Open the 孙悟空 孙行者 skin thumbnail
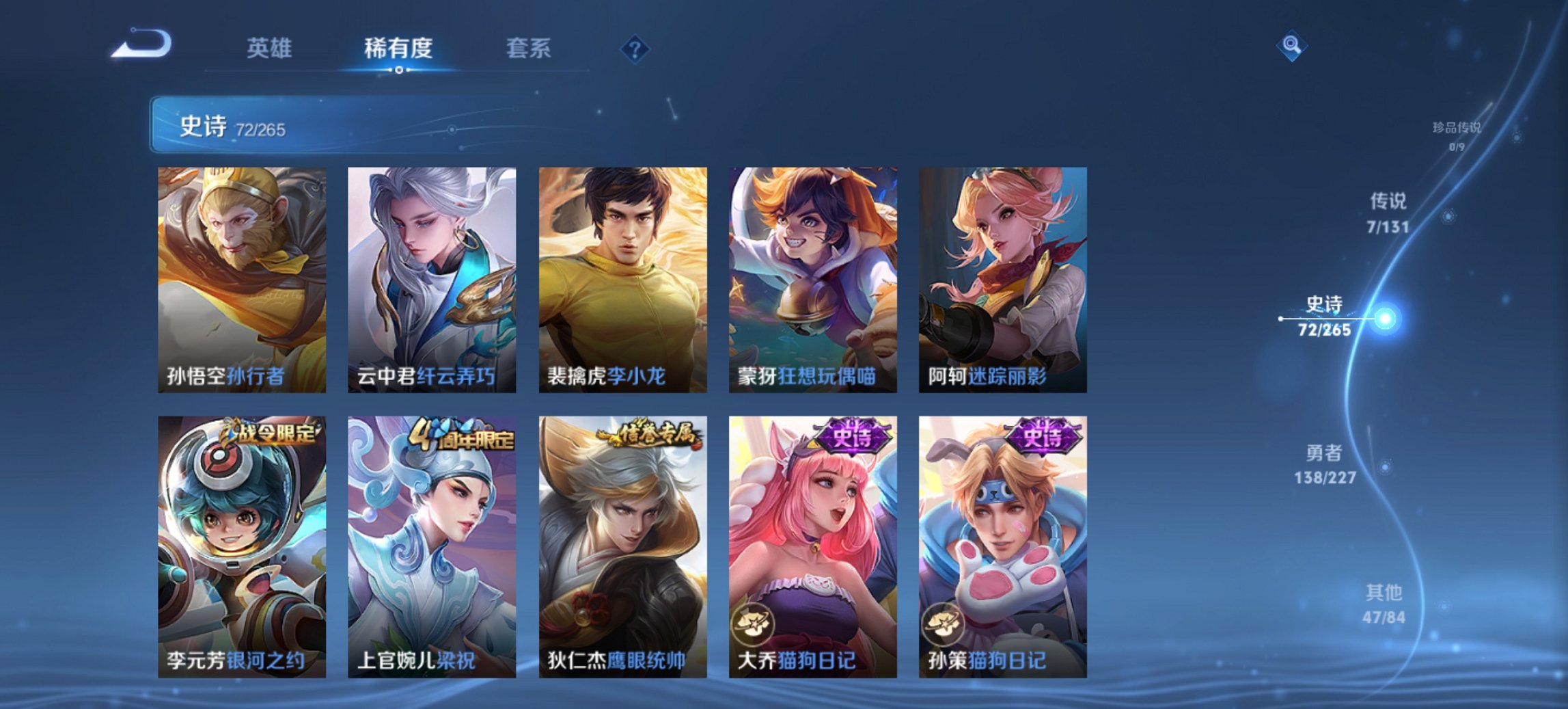The width and height of the screenshot is (1568, 709). point(239,280)
